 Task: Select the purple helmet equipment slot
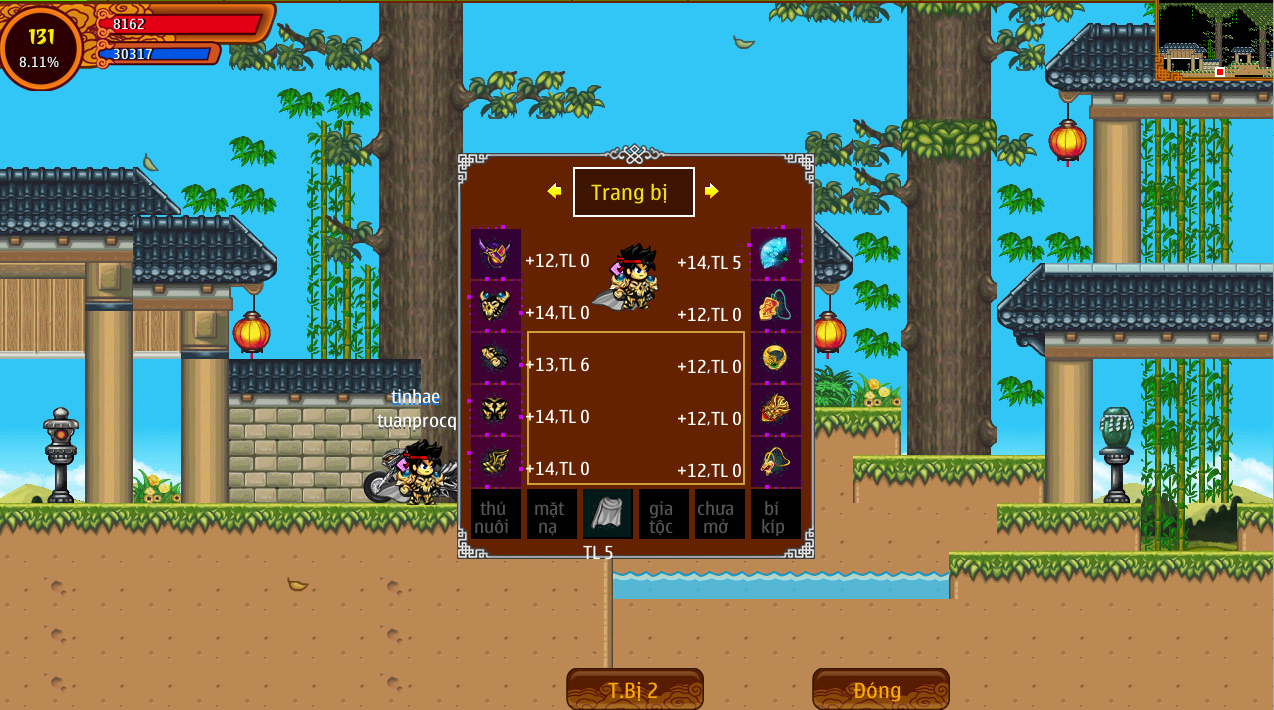pyautogui.click(x=496, y=254)
